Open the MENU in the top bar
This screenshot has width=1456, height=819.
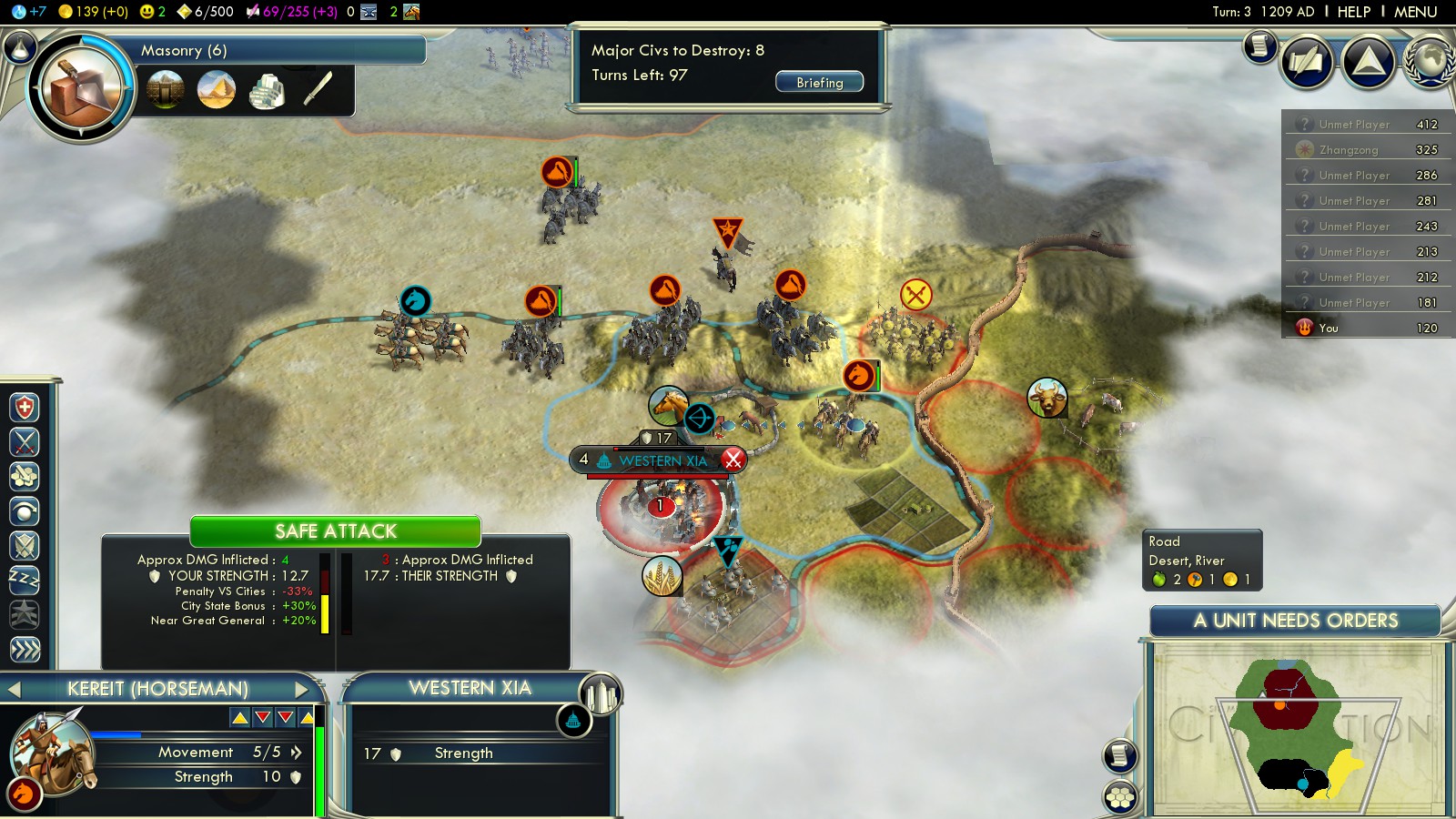(1415, 12)
